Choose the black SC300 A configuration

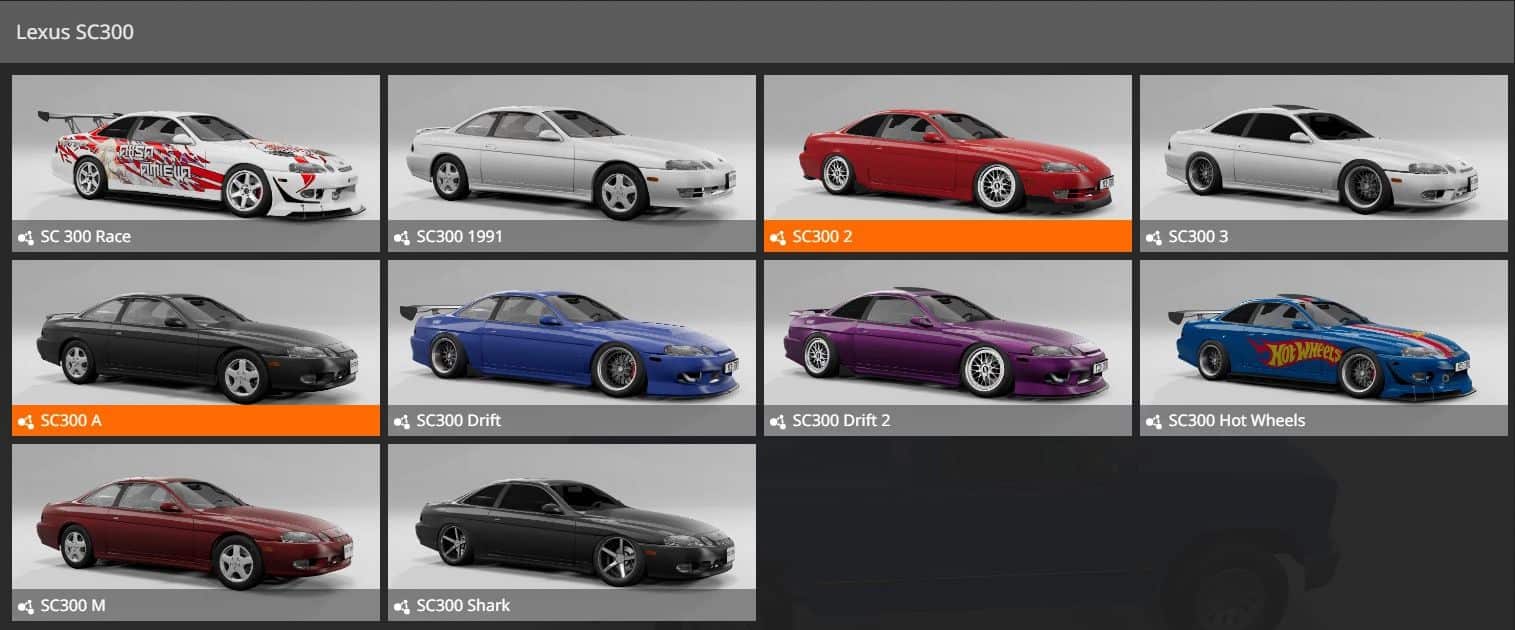[x=196, y=347]
